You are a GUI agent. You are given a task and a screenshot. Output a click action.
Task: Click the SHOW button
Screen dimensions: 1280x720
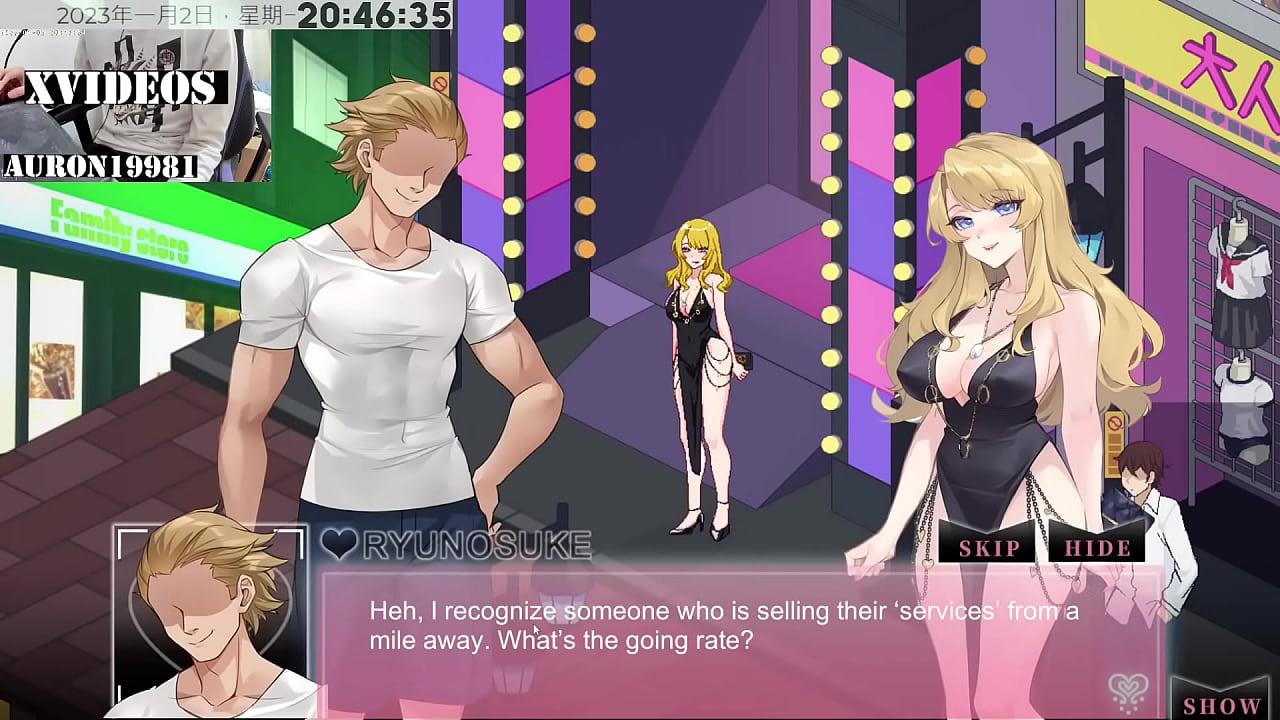tap(1221, 704)
